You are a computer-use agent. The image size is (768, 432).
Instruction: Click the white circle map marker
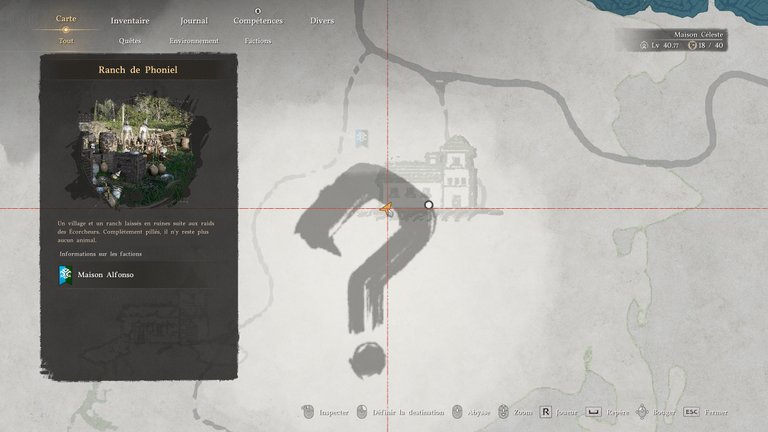[429, 205]
